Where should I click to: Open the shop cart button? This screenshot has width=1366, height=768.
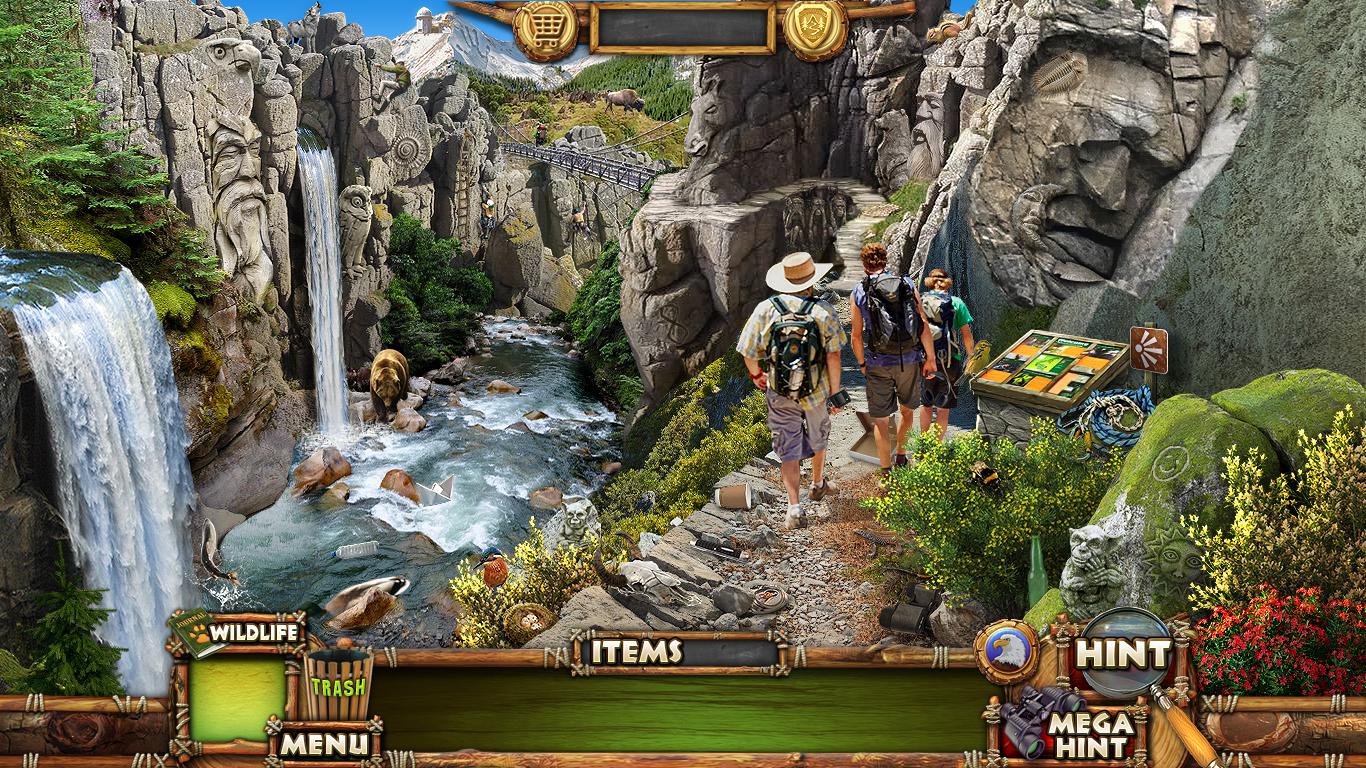tap(546, 29)
